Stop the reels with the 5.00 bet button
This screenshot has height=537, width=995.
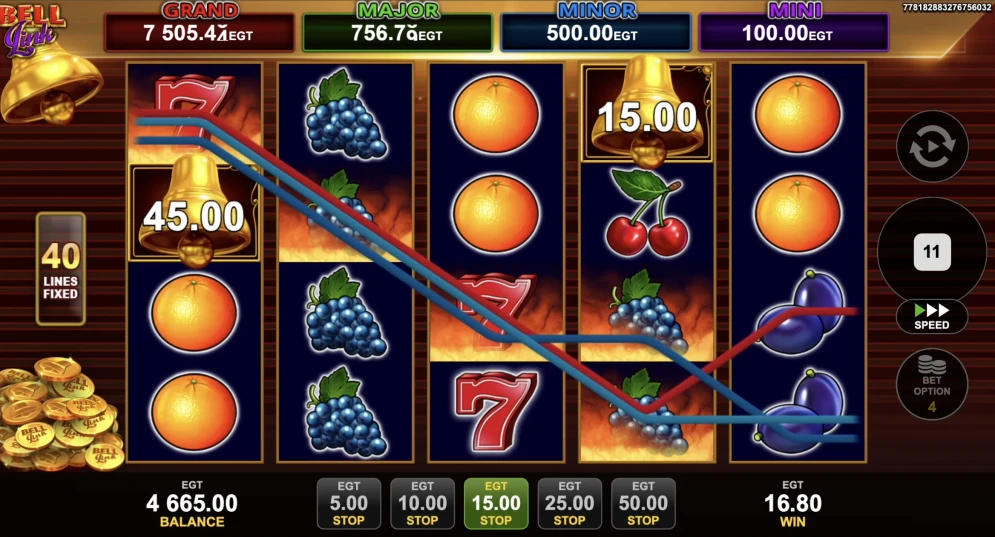[x=348, y=503]
